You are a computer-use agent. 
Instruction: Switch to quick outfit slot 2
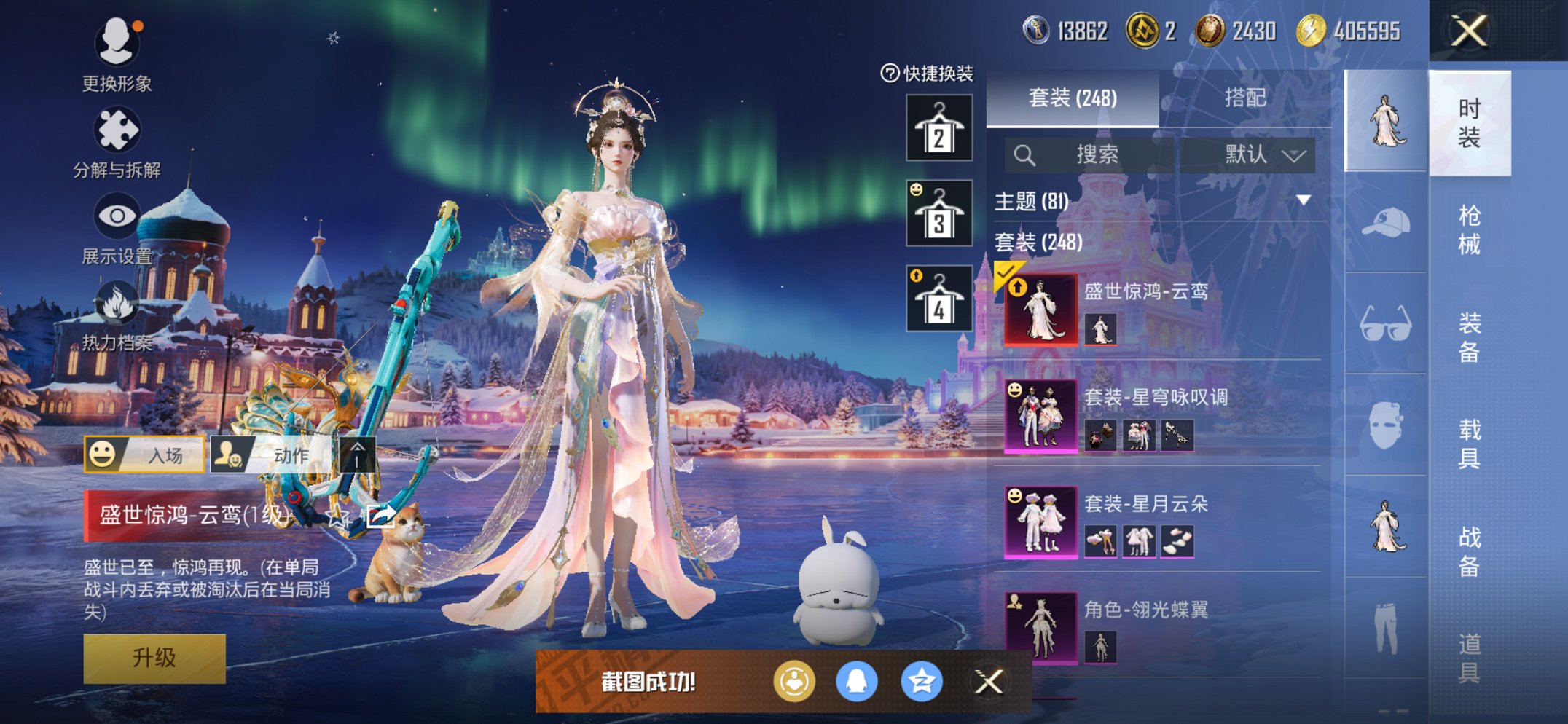[939, 128]
